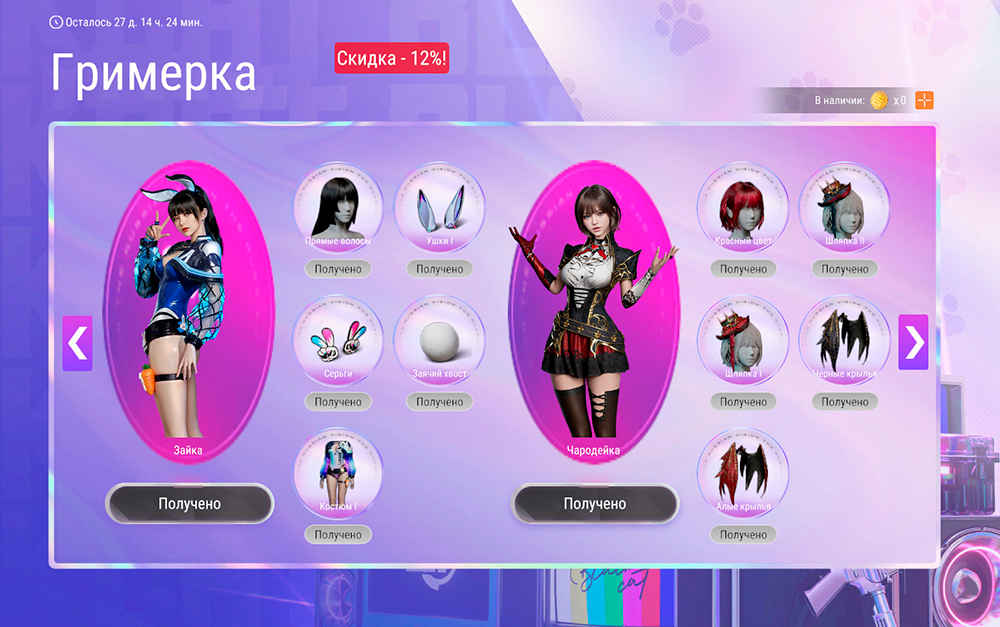The height and width of the screenshot is (627, 1000).
Task: Go to the next costume page
Action: click(913, 343)
